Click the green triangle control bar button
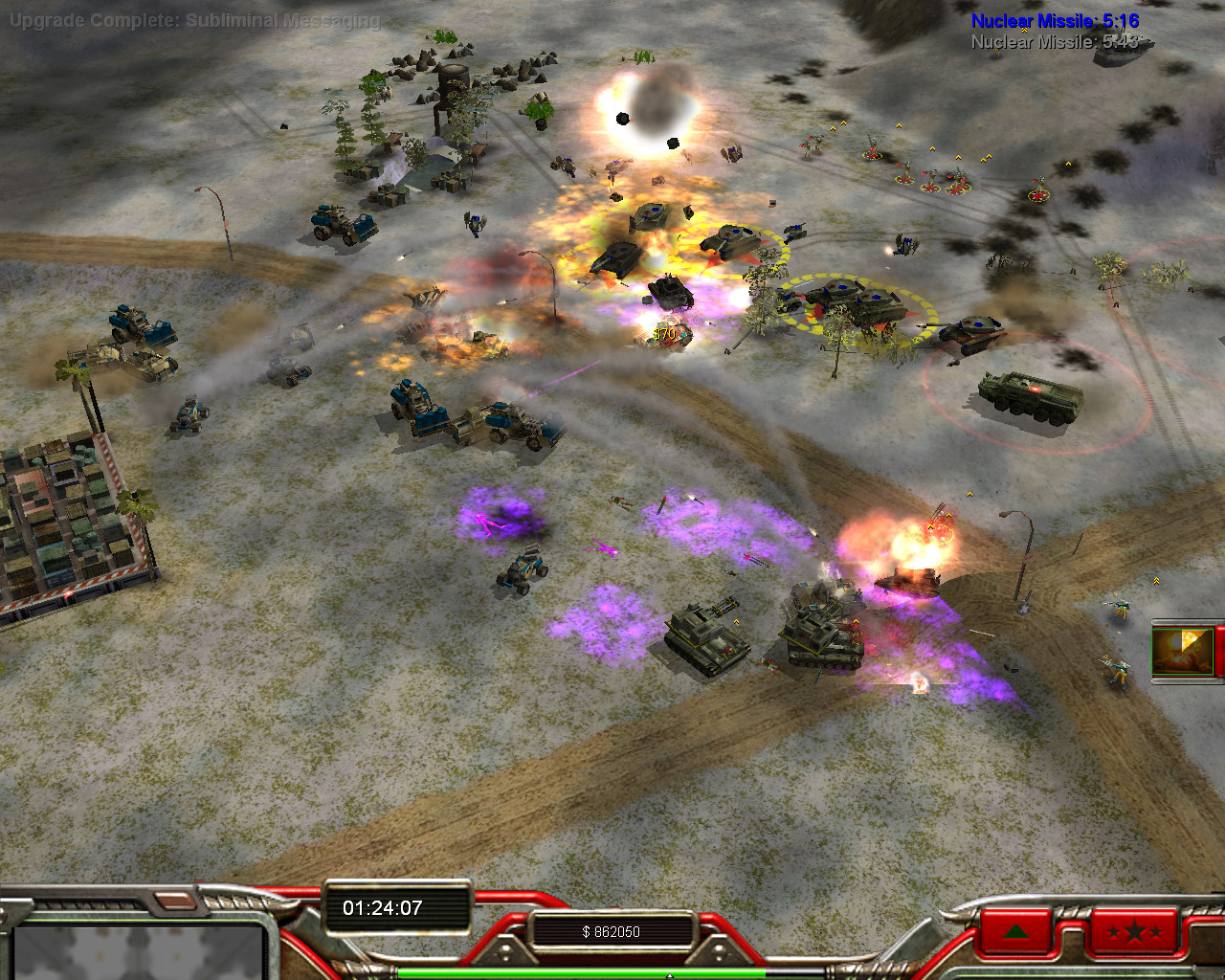The width and height of the screenshot is (1225, 980). coord(1016,932)
